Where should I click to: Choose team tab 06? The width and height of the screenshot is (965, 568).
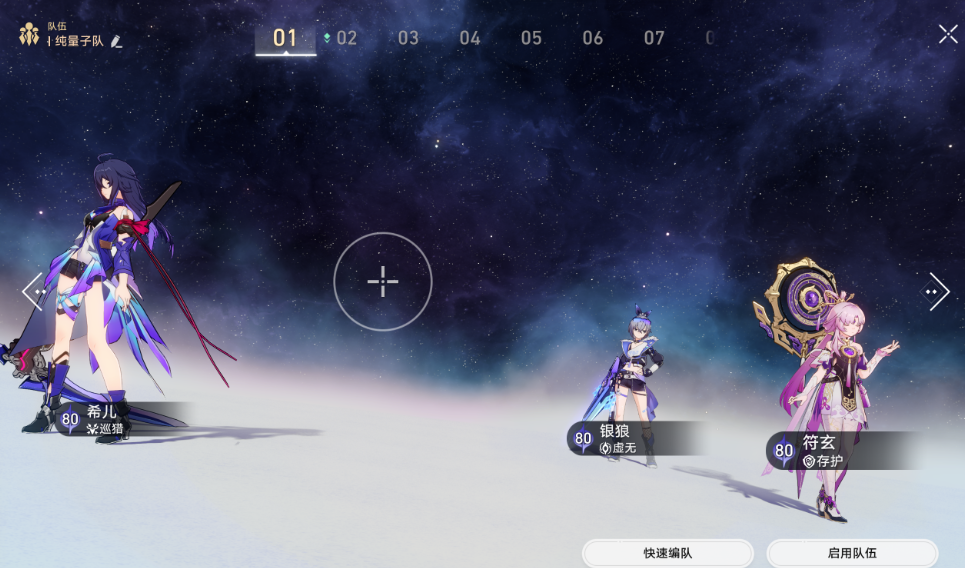point(593,39)
